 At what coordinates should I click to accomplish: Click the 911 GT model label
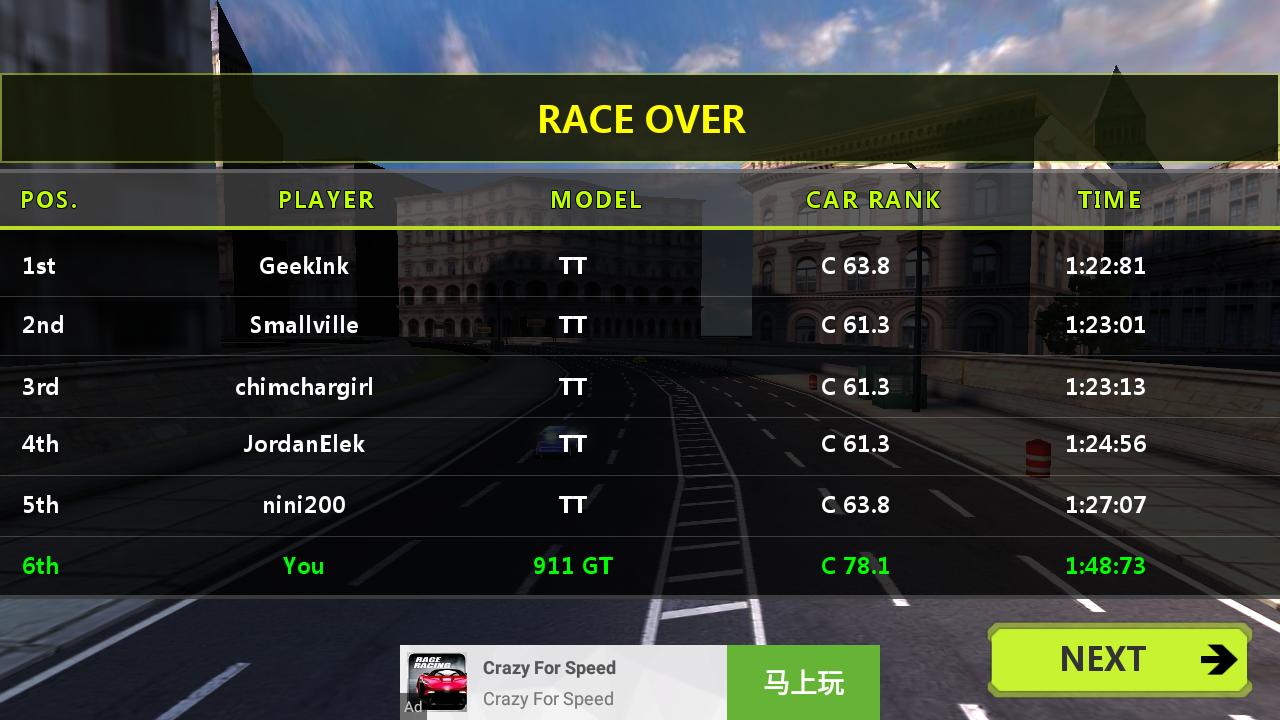[x=572, y=565]
